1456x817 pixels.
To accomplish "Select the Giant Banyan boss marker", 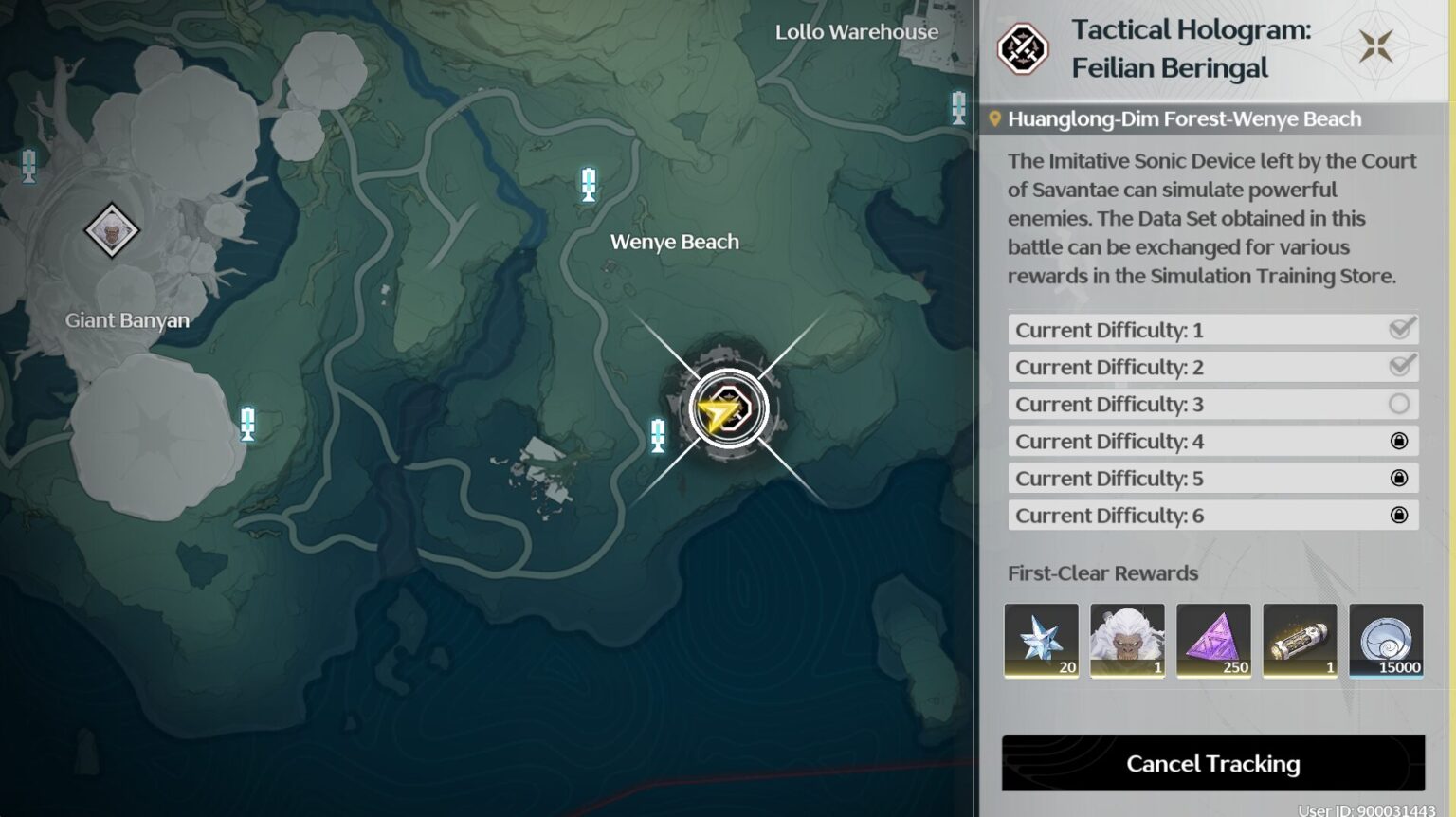I will point(111,230).
